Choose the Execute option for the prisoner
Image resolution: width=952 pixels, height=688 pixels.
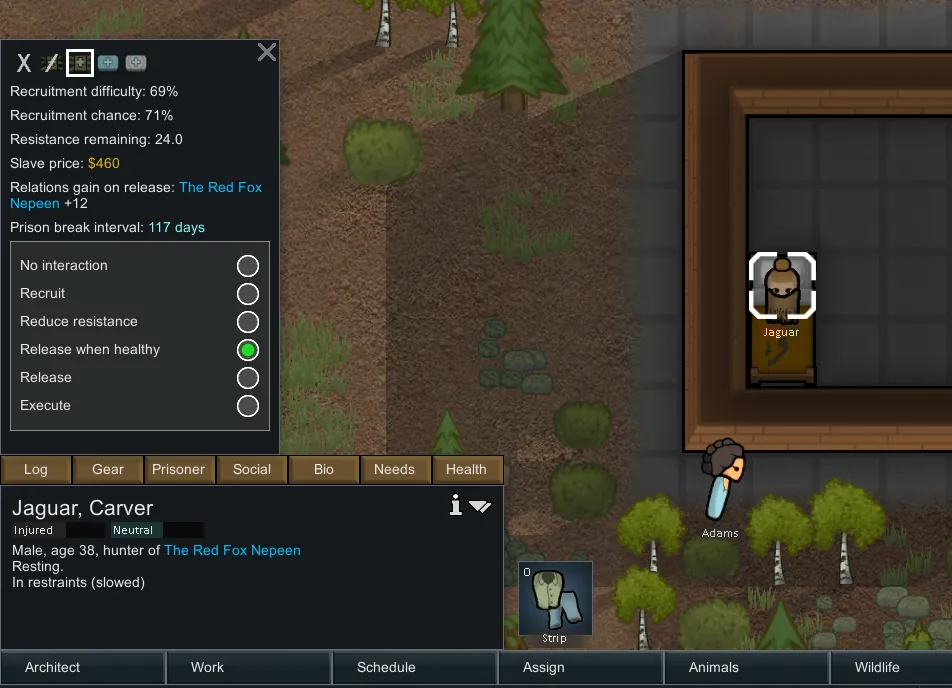(247, 406)
